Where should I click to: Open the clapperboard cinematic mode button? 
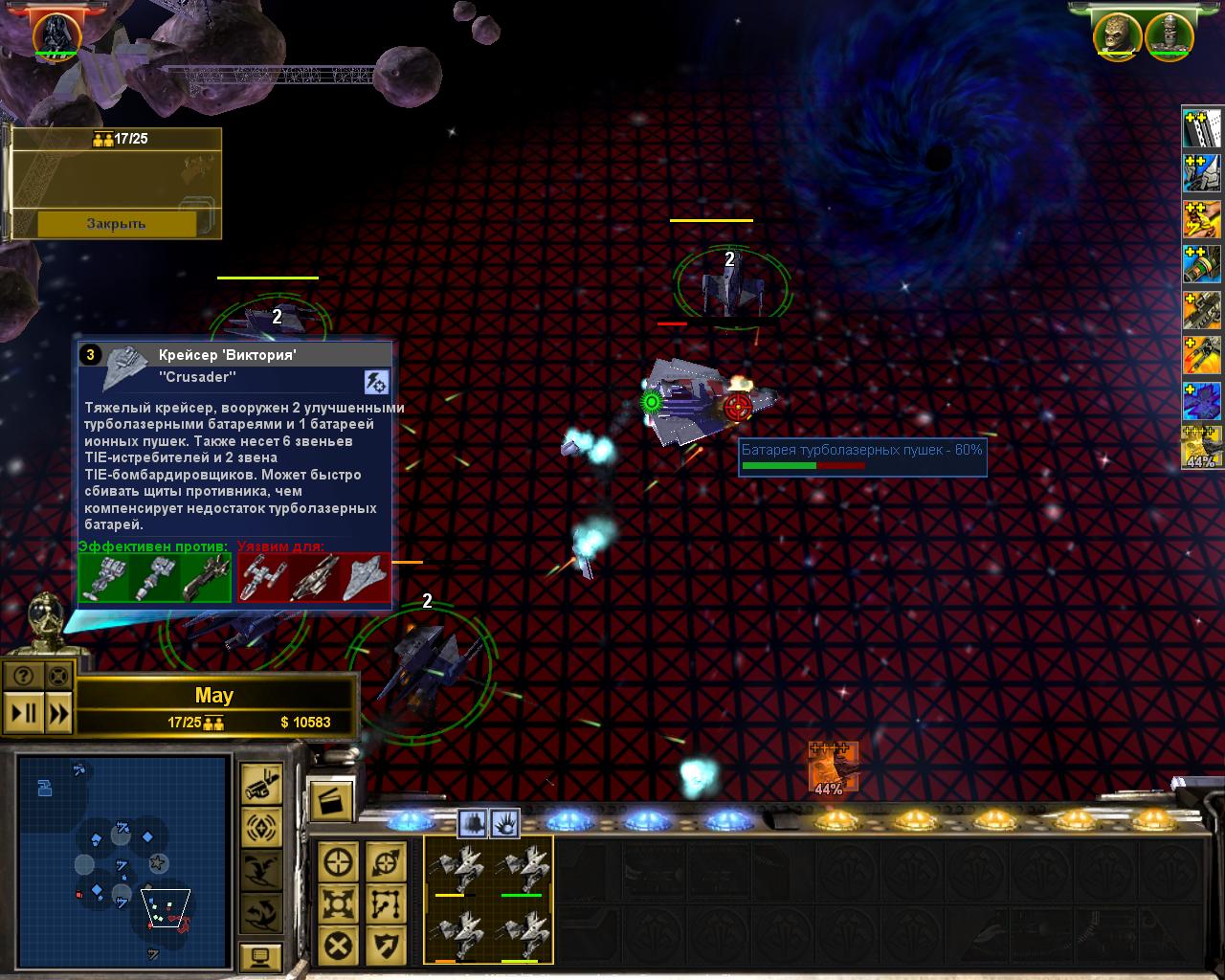(x=331, y=802)
